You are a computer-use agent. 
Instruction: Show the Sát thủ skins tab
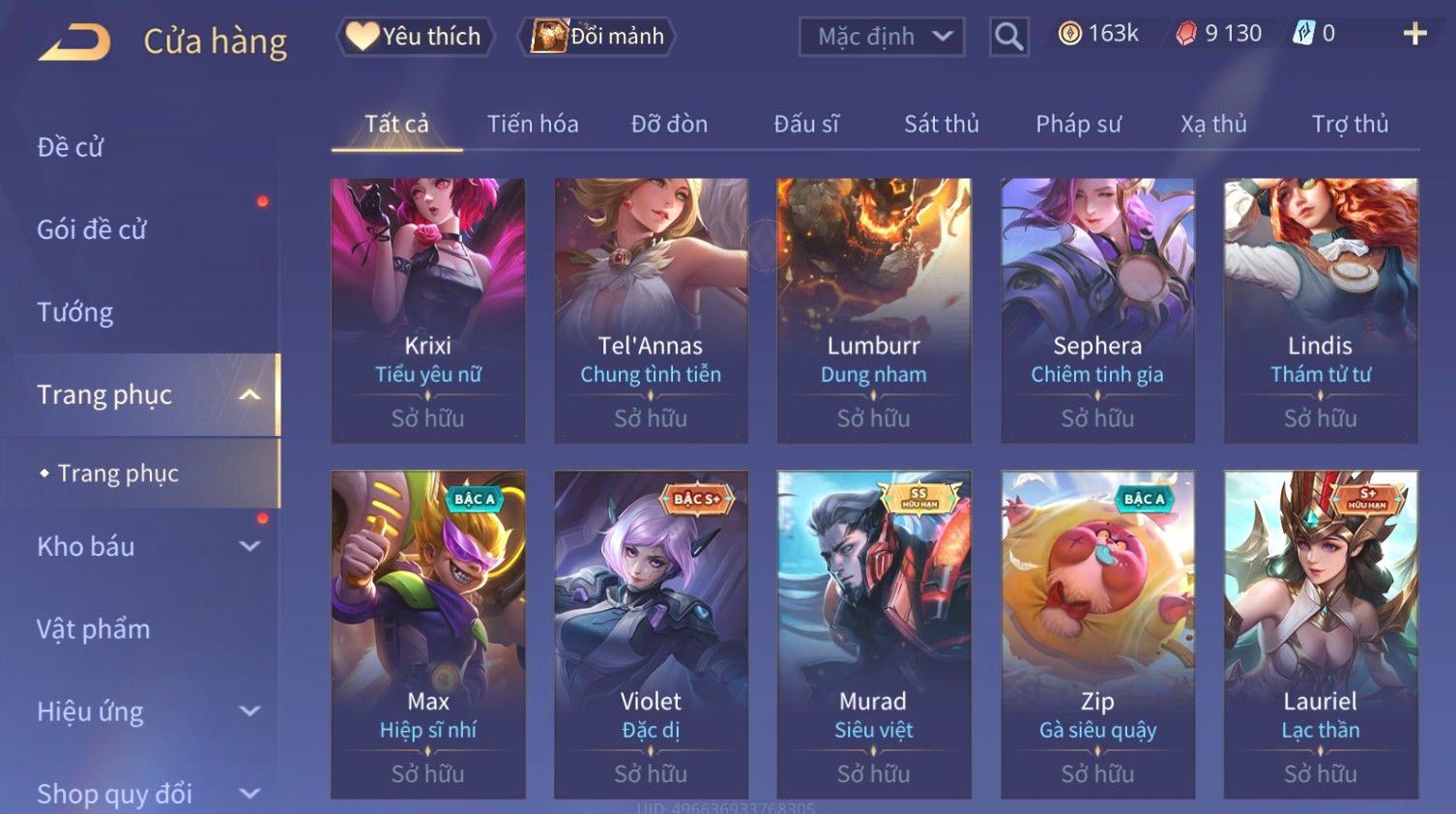point(941,124)
